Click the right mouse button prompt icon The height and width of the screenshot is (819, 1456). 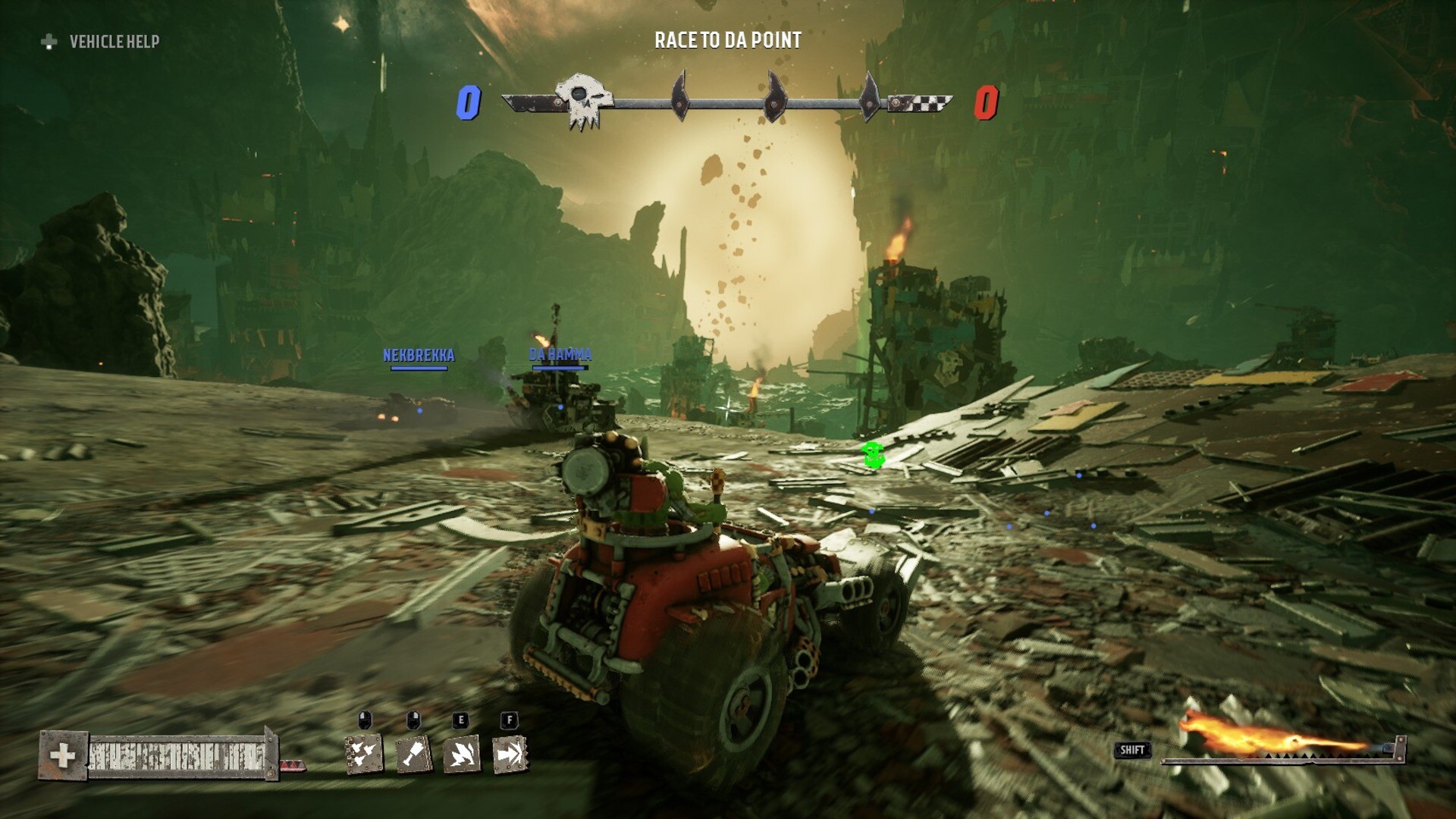pyautogui.click(x=413, y=719)
